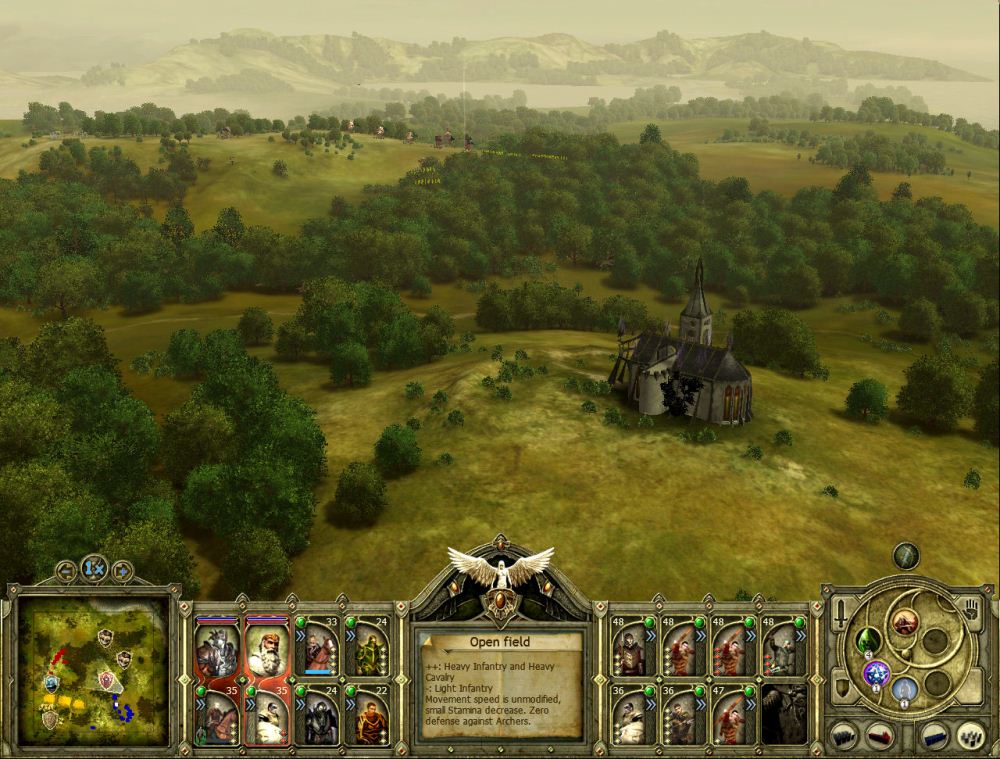Use the red warrior ability orb

coord(905,622)
